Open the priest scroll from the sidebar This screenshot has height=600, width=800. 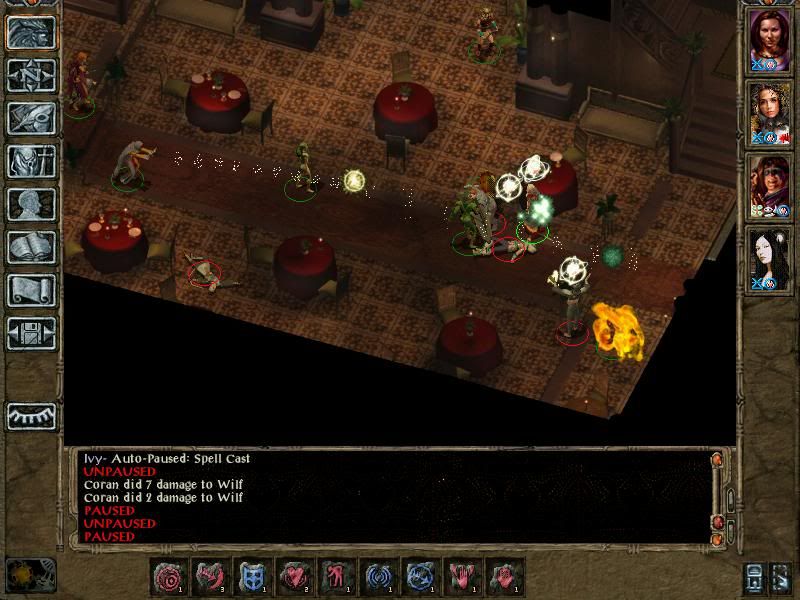(x=31, y=290)
